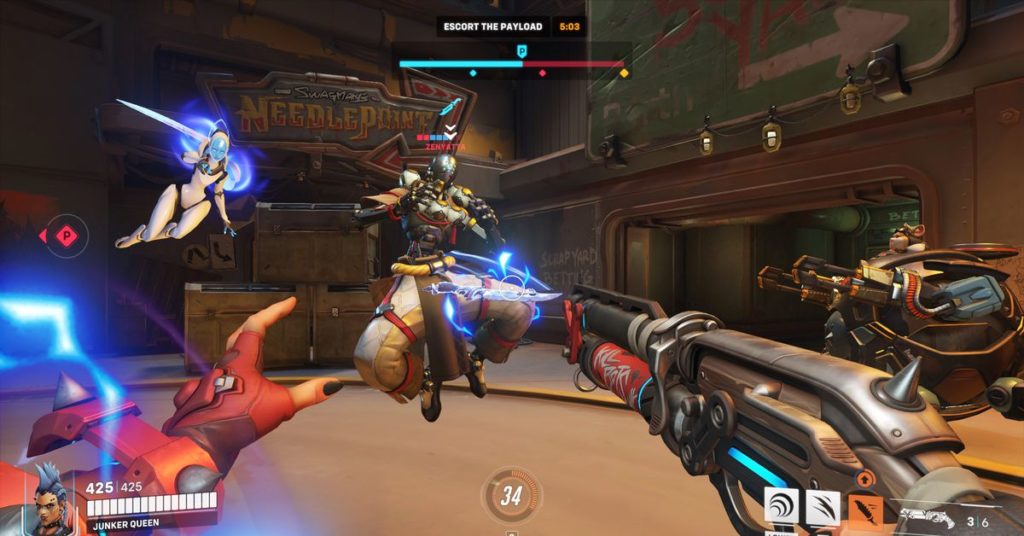Viewport: 1024px width, 536px height.
Task: Activate the Carnage claw-slash ability icon
Action: [823, 507]
